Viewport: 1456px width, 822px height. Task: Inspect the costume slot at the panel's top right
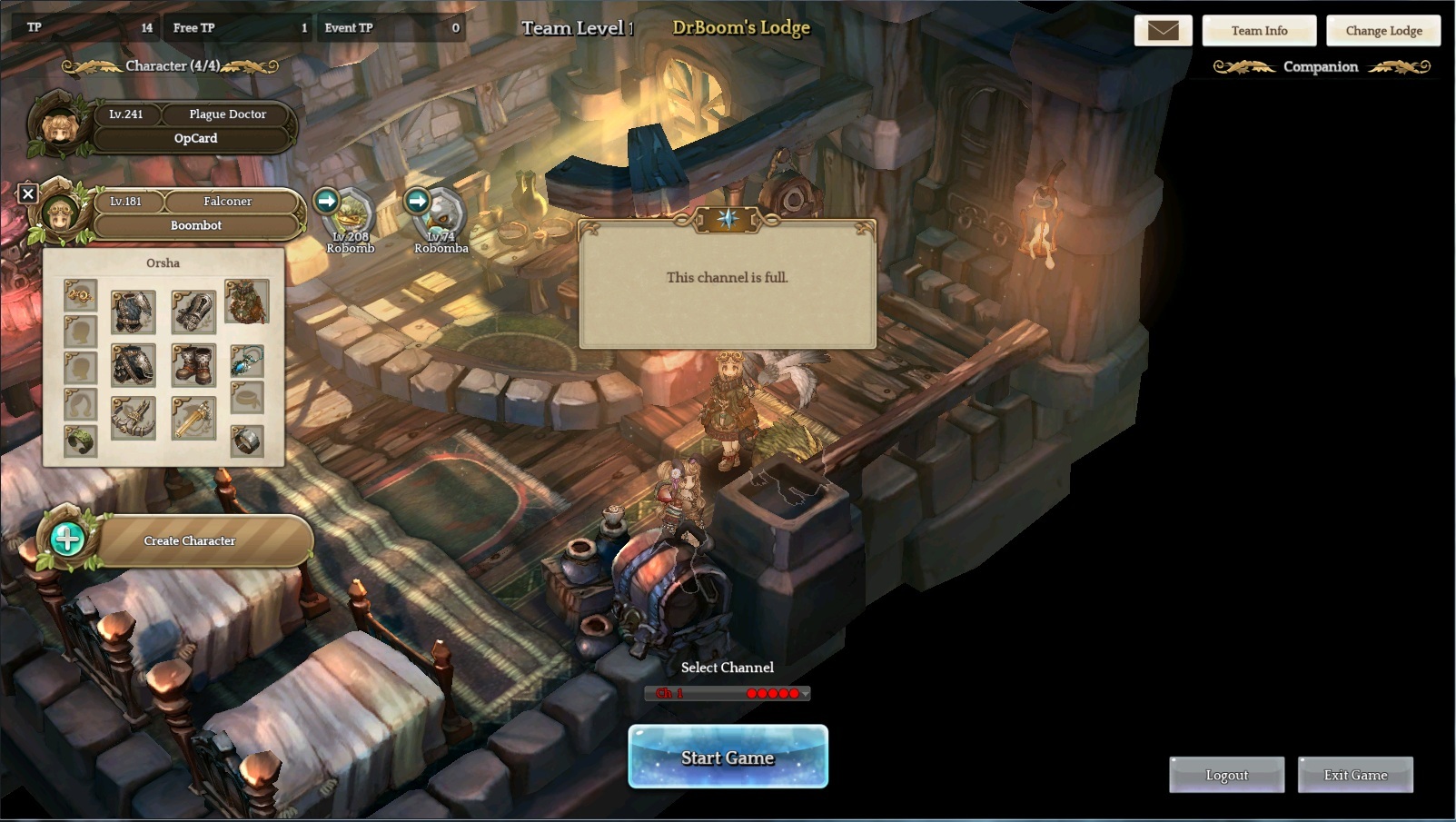tap(246, 302)
